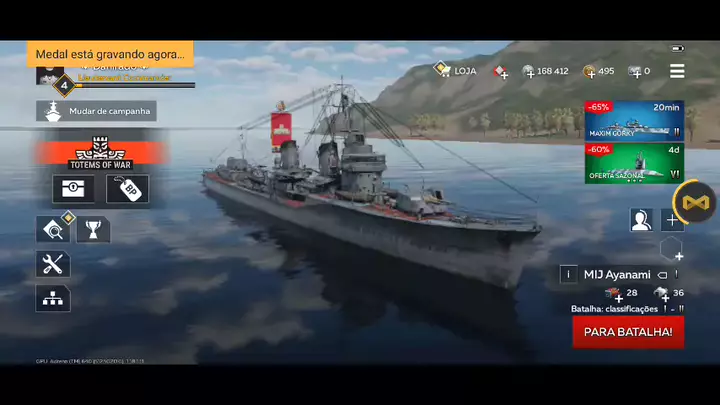View the Oferta Sazonal -60% offer
The width and height of the screenshot is (720, 405).
[x=634, y=163]
